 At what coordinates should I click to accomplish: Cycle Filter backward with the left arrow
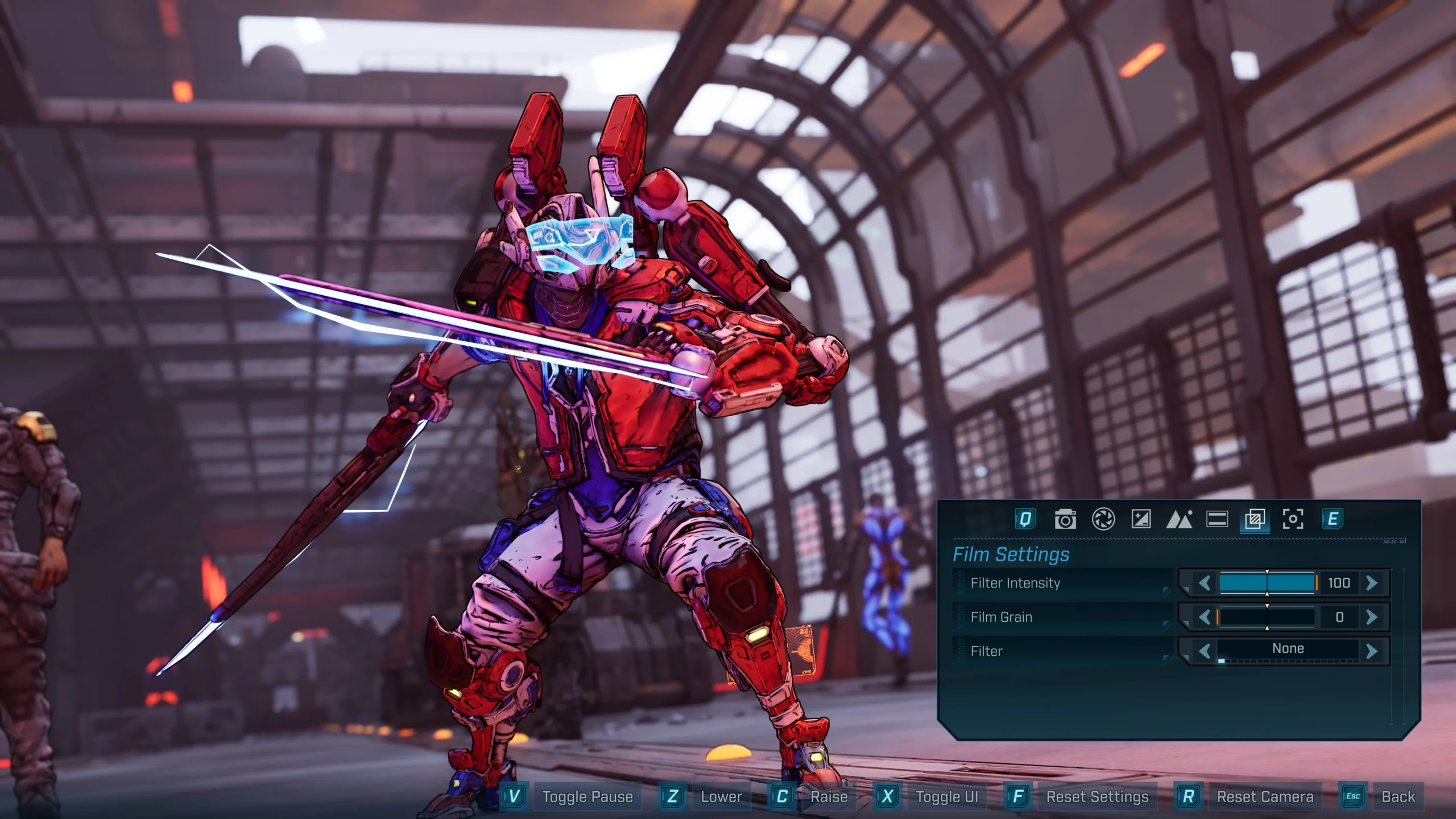pos(1206,648)
